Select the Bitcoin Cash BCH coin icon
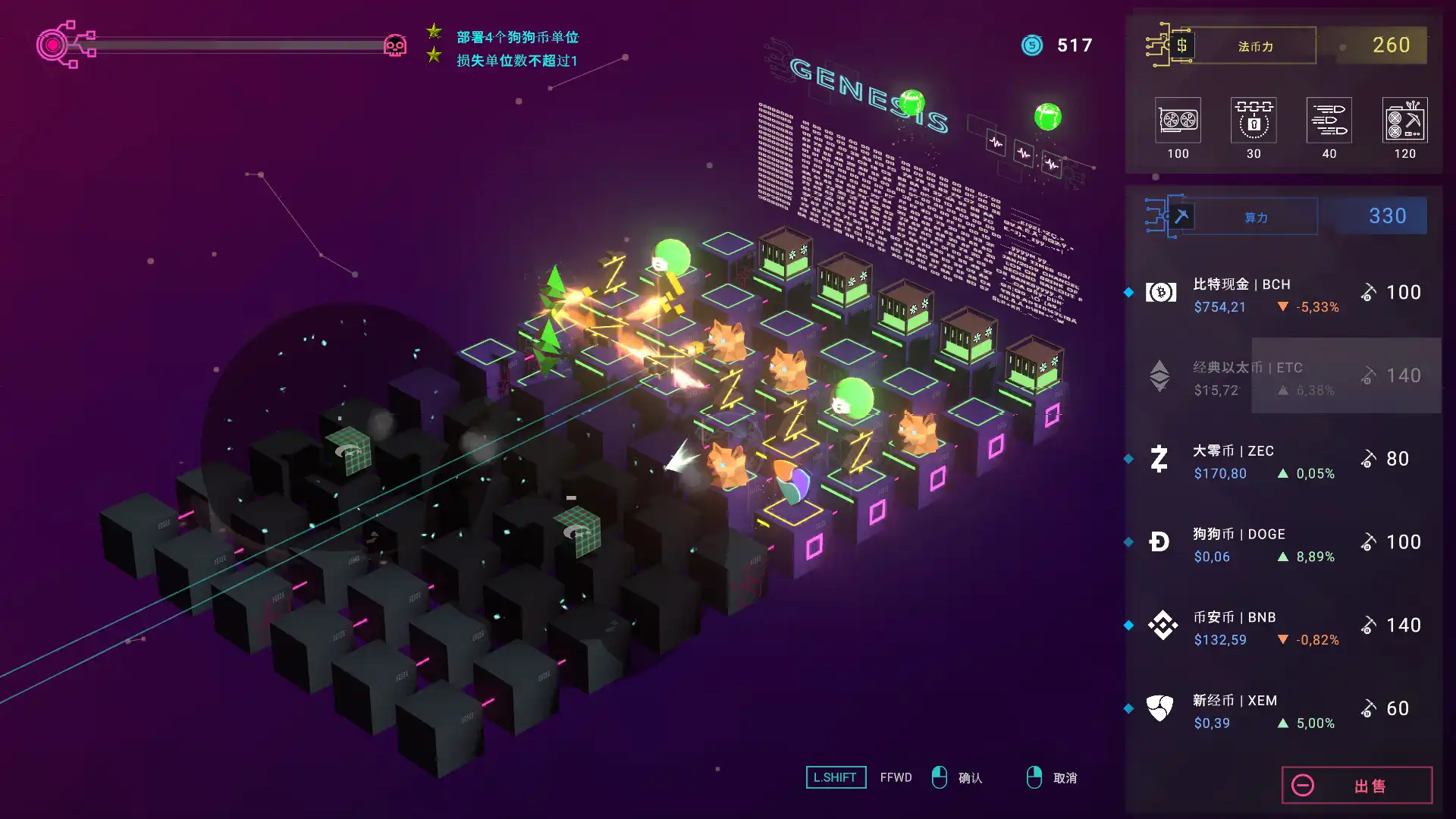Screen dimensions: 1456x819 click(x=1159, y=292)
